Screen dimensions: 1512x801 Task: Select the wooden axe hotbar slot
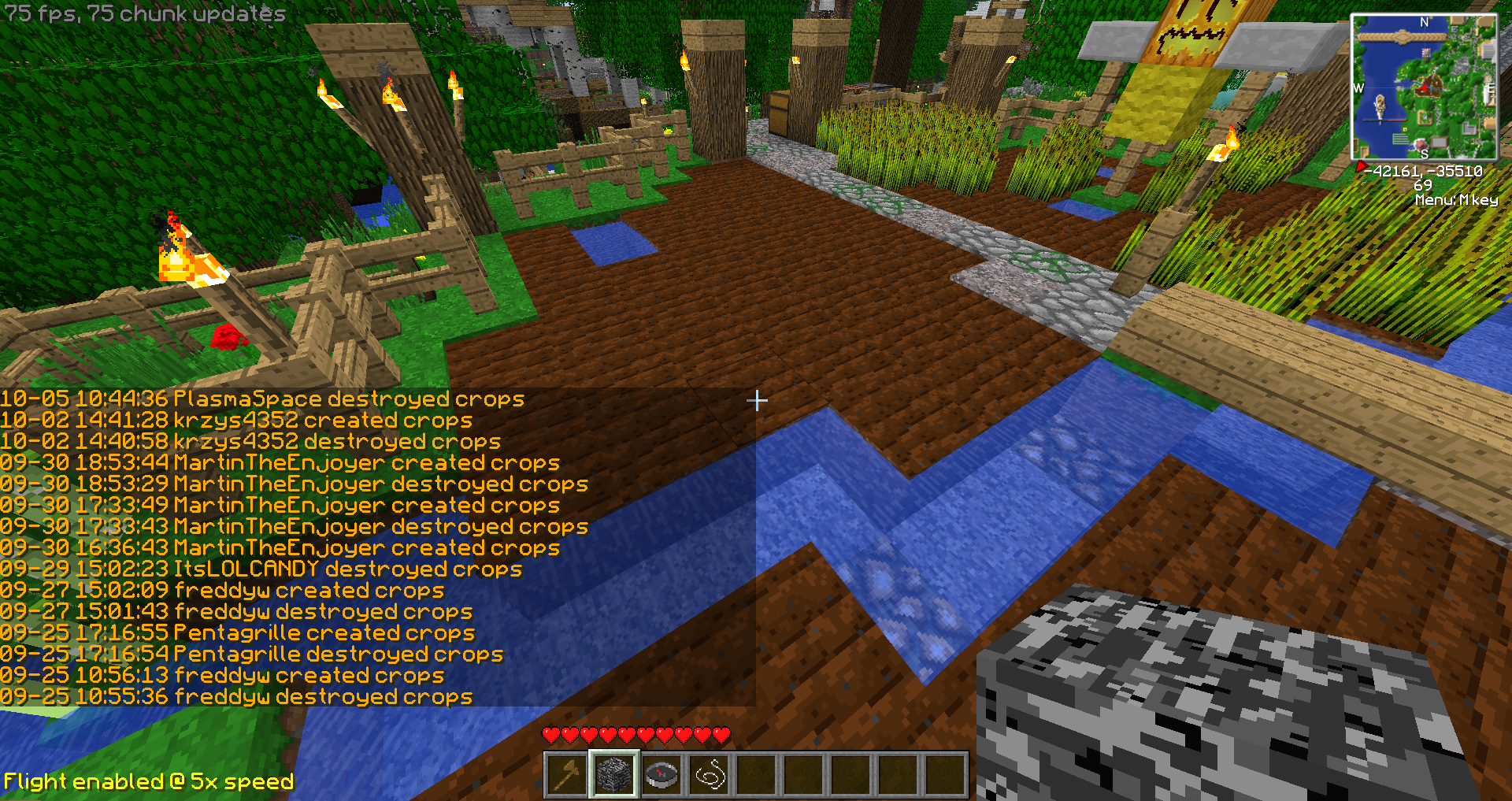pyautogui.click(x=567, y=775)
